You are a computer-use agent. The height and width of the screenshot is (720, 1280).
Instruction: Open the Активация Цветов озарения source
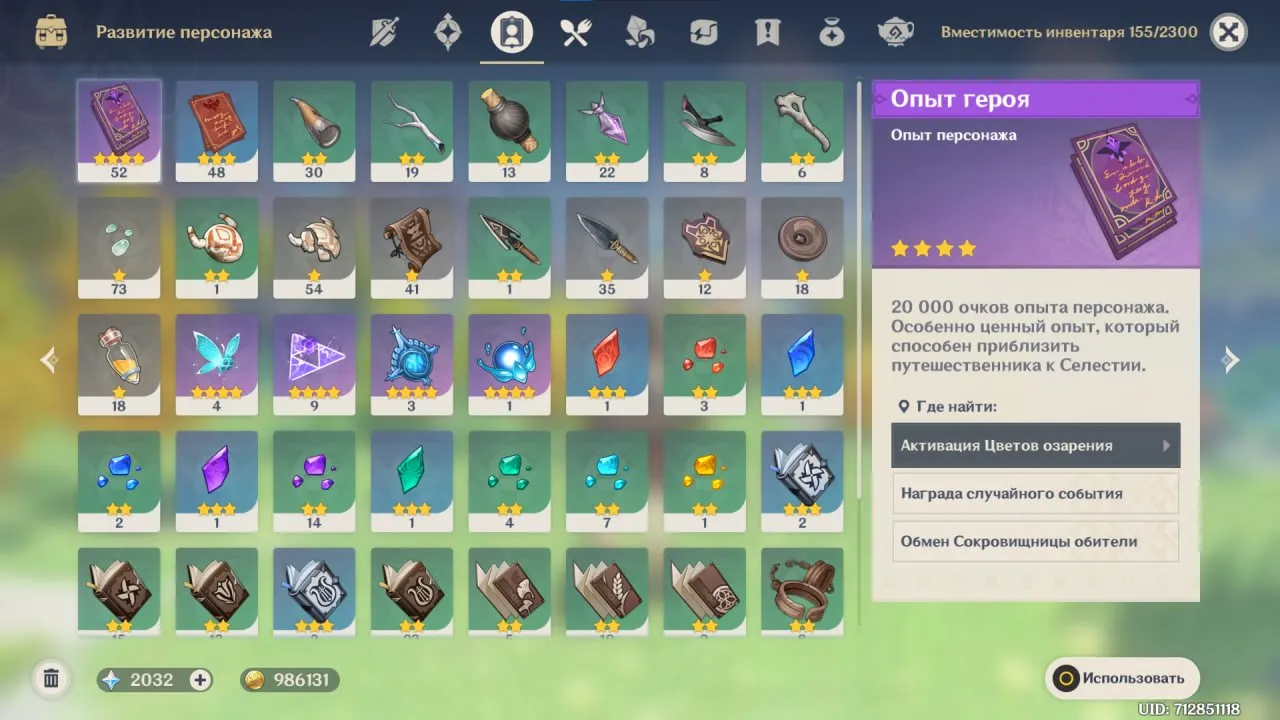tap(1035, 446)
